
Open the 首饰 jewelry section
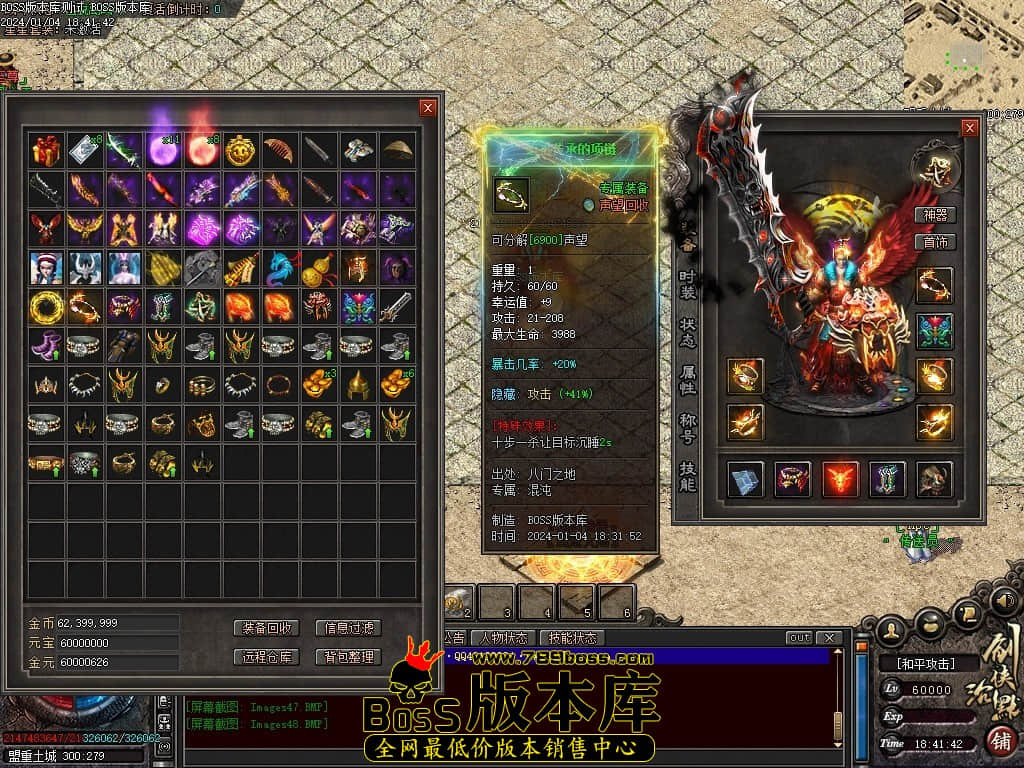click(936, 242)
